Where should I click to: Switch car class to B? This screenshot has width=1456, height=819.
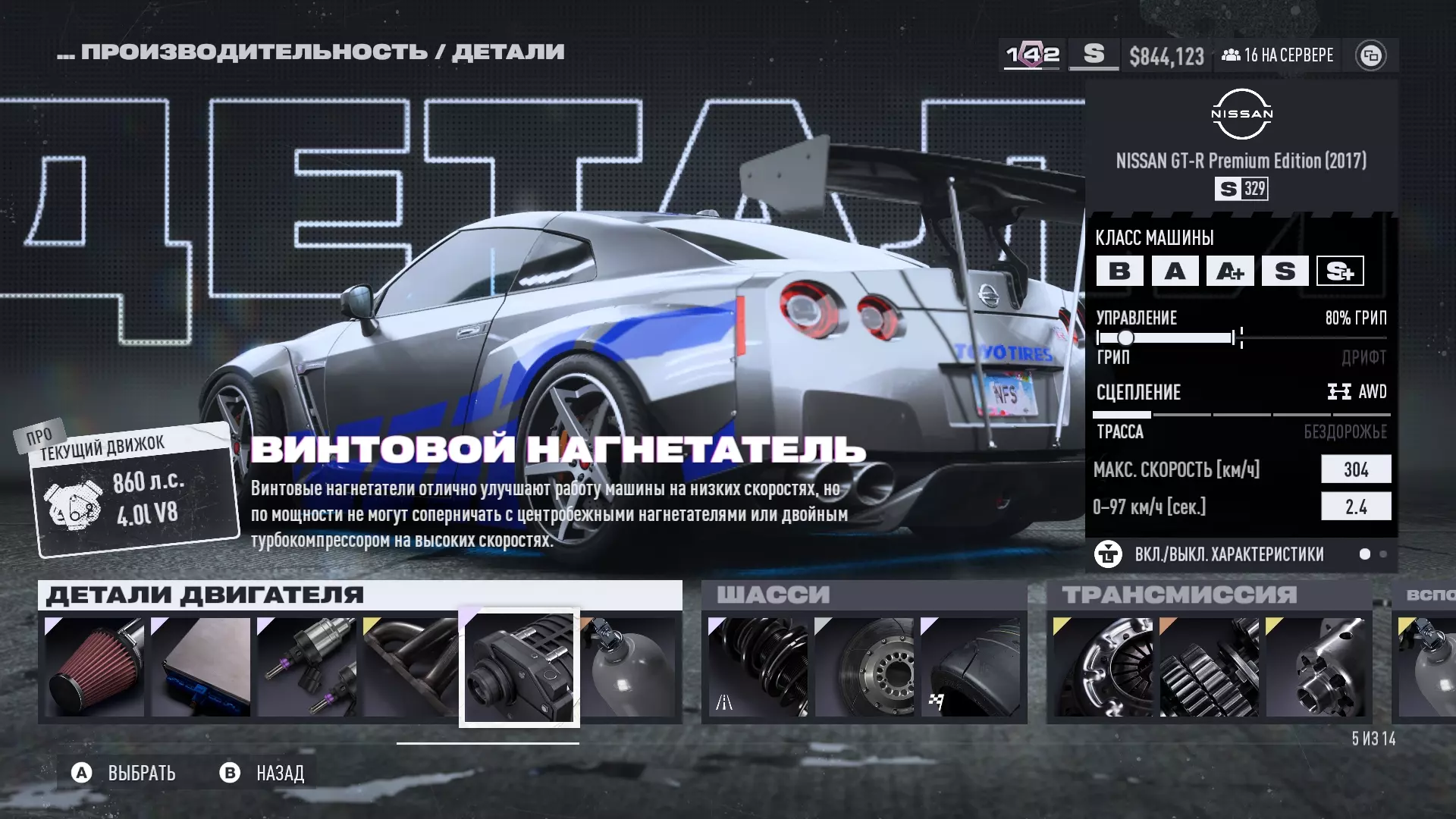(1119, 271)
